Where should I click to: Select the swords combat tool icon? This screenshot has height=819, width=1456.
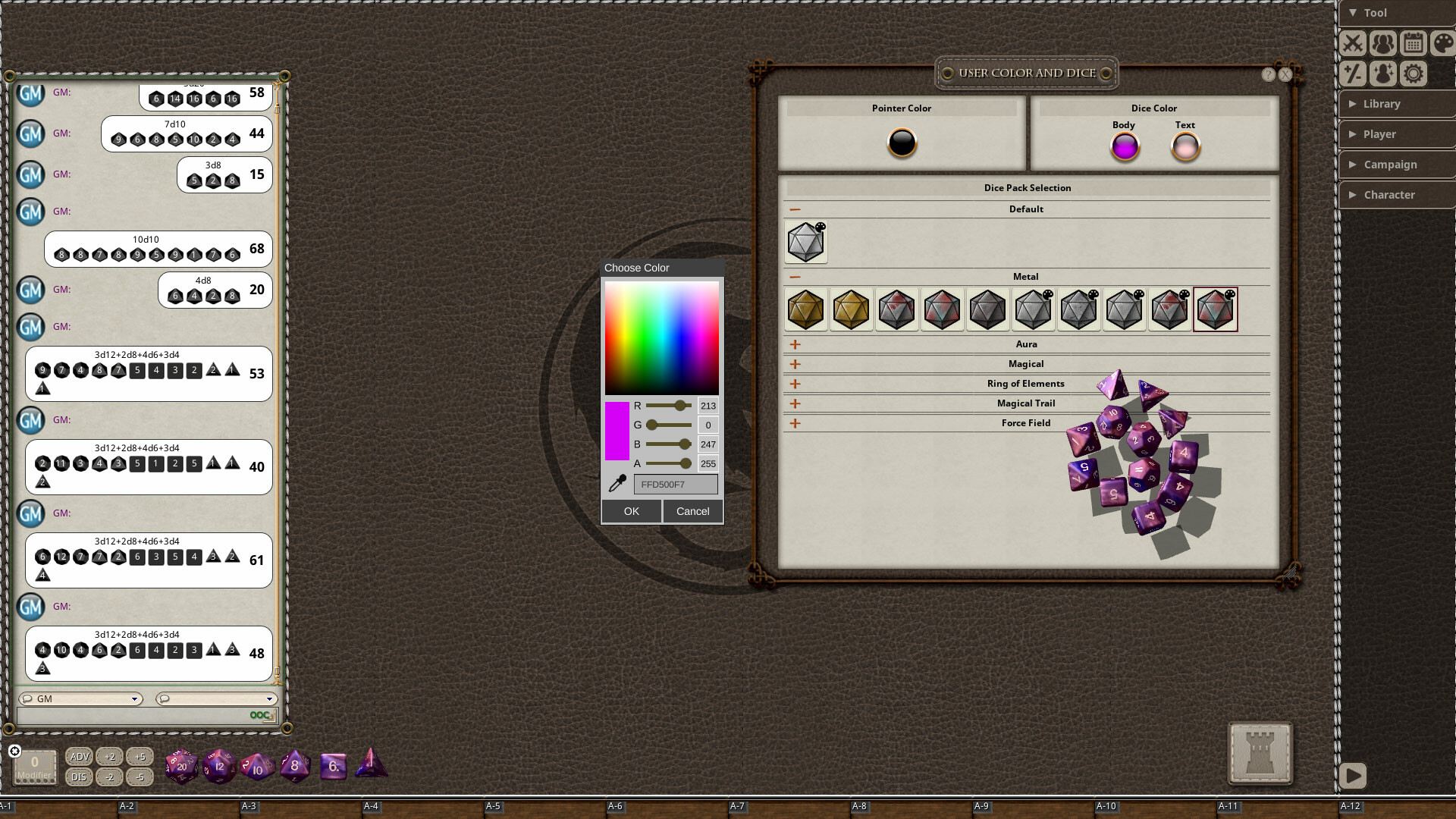pos(1353,43)
